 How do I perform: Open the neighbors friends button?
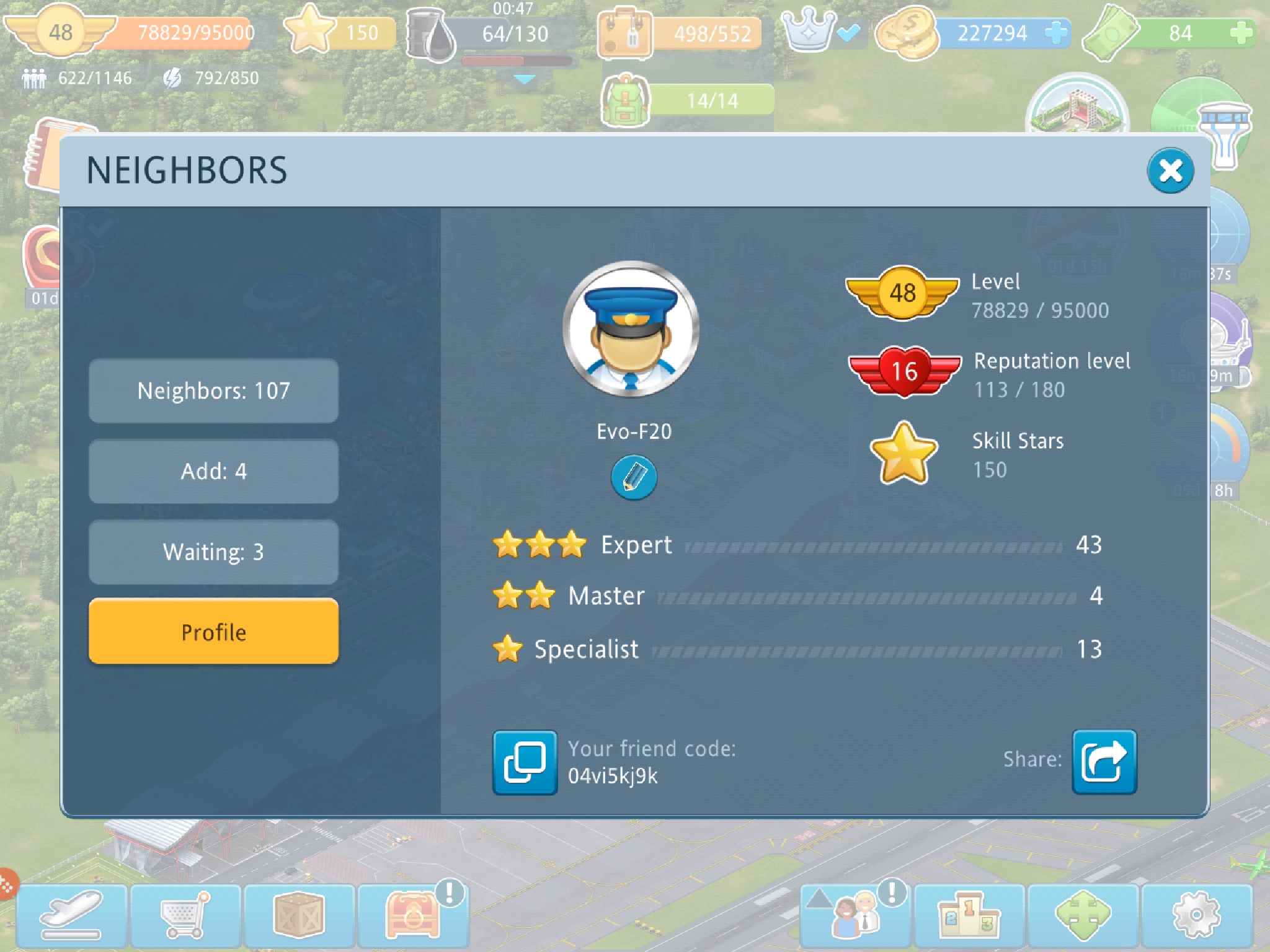point(855,915)
